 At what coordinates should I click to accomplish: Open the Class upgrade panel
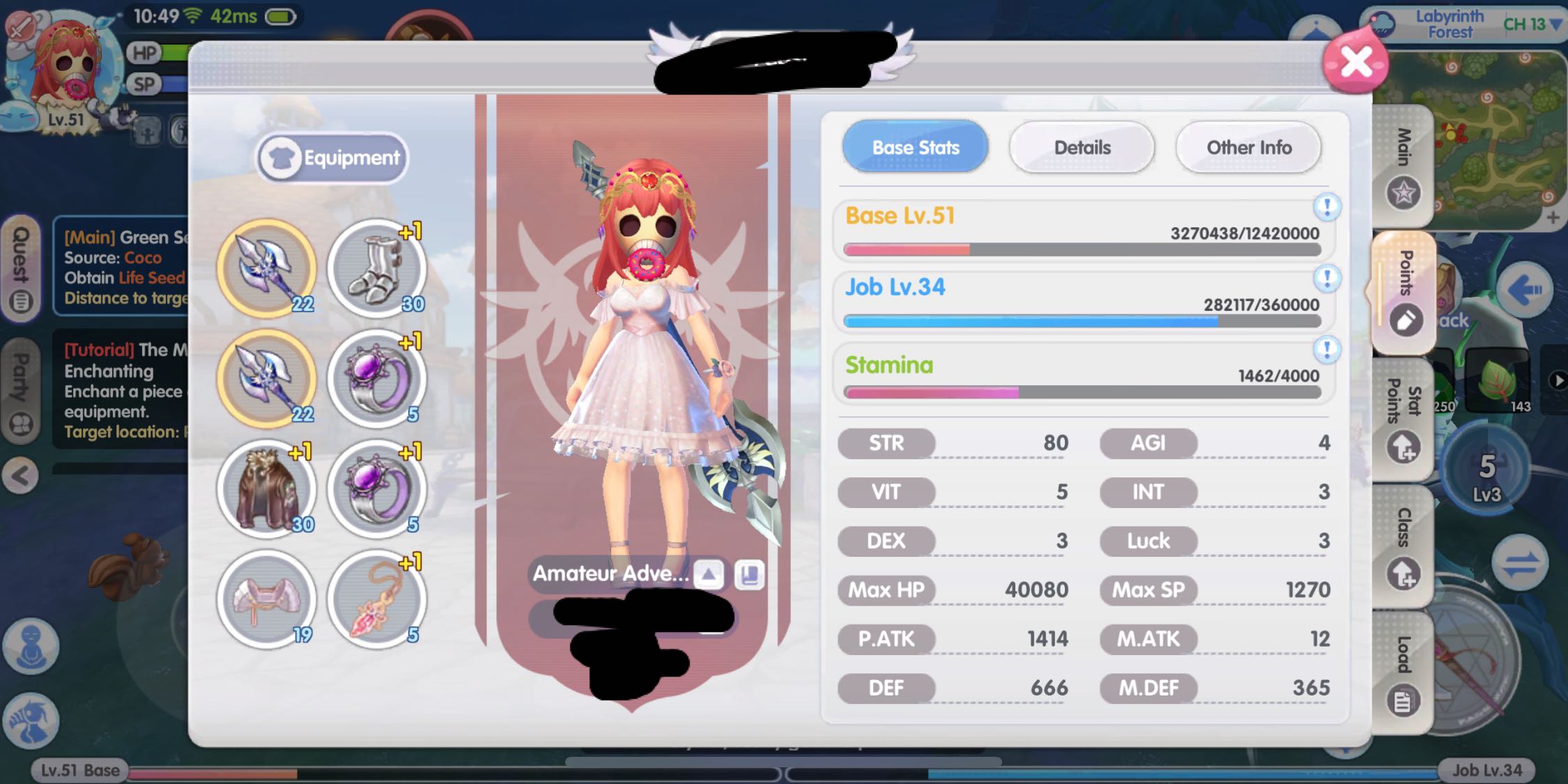[1403, 540]
